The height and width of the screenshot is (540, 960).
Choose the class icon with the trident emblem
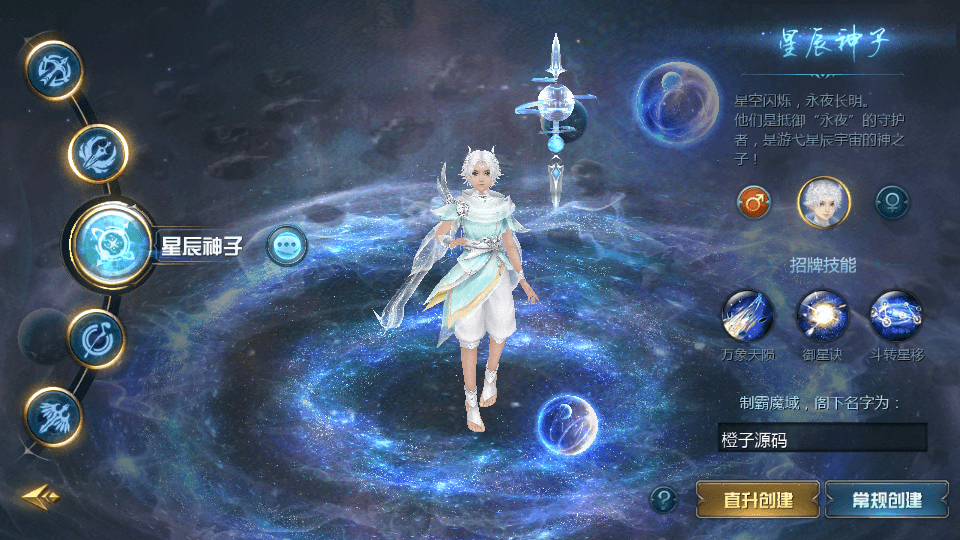pyautogui.click(x=98, y=152)
